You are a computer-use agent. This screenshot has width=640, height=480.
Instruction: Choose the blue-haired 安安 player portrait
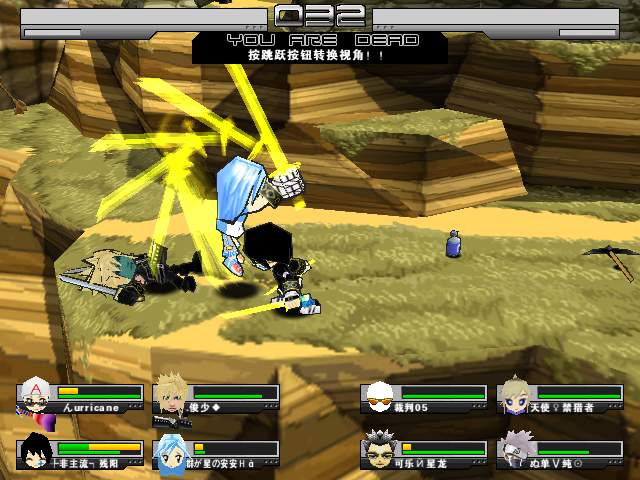pyautogui.click(x=169, y=451)
